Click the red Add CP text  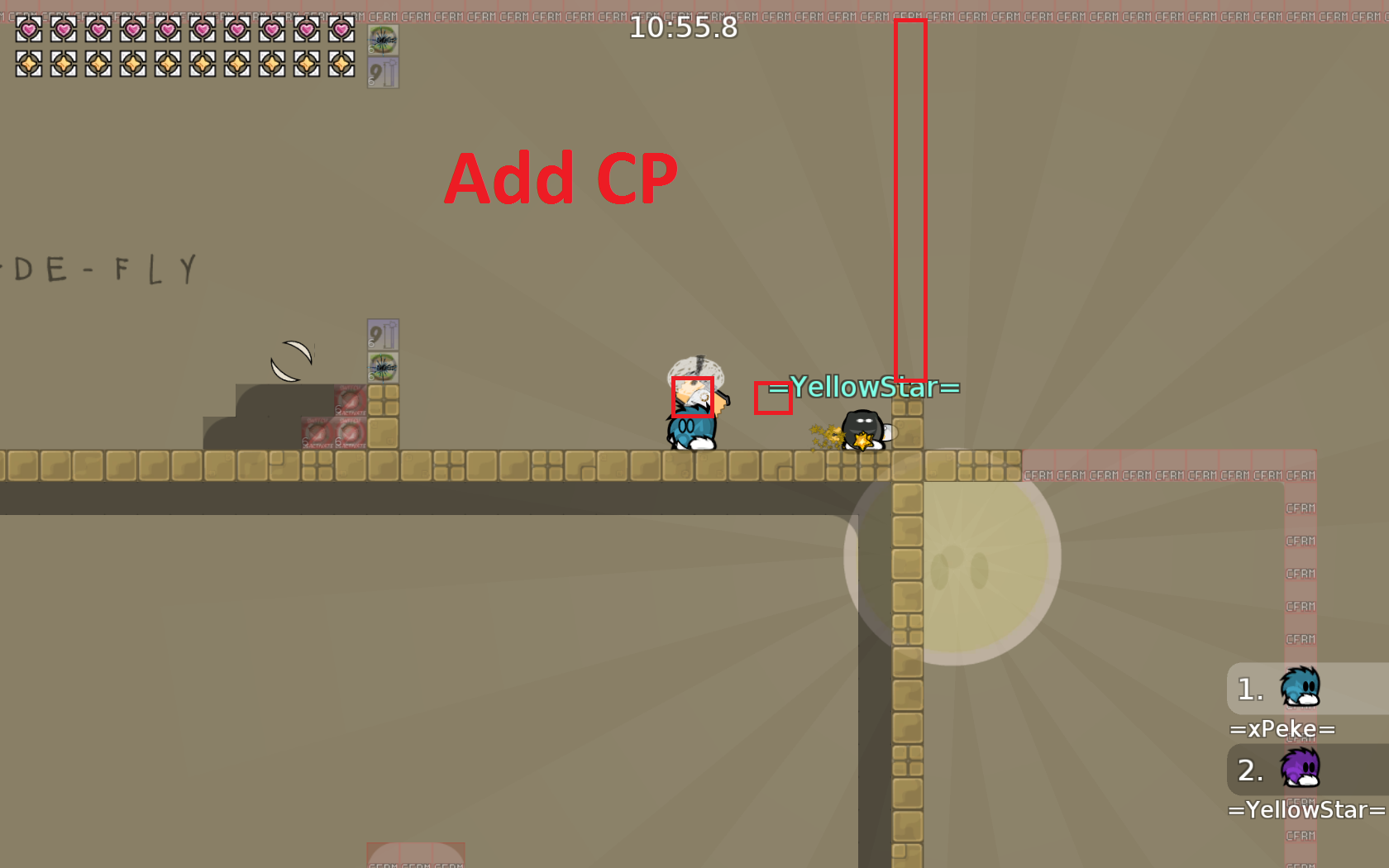[x=561, y=176]
